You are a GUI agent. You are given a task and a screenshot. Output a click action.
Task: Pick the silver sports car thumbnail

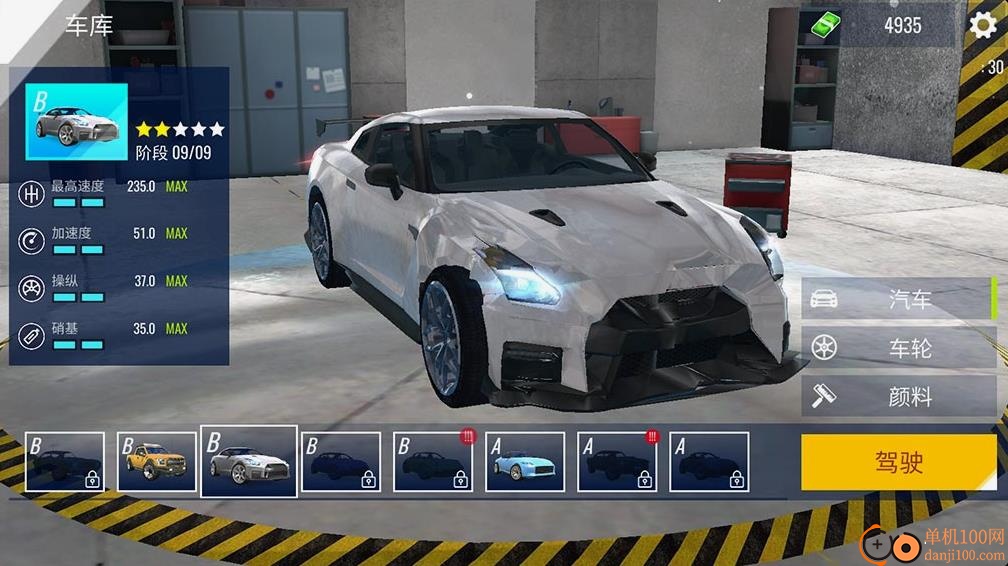tap(249, 461)
